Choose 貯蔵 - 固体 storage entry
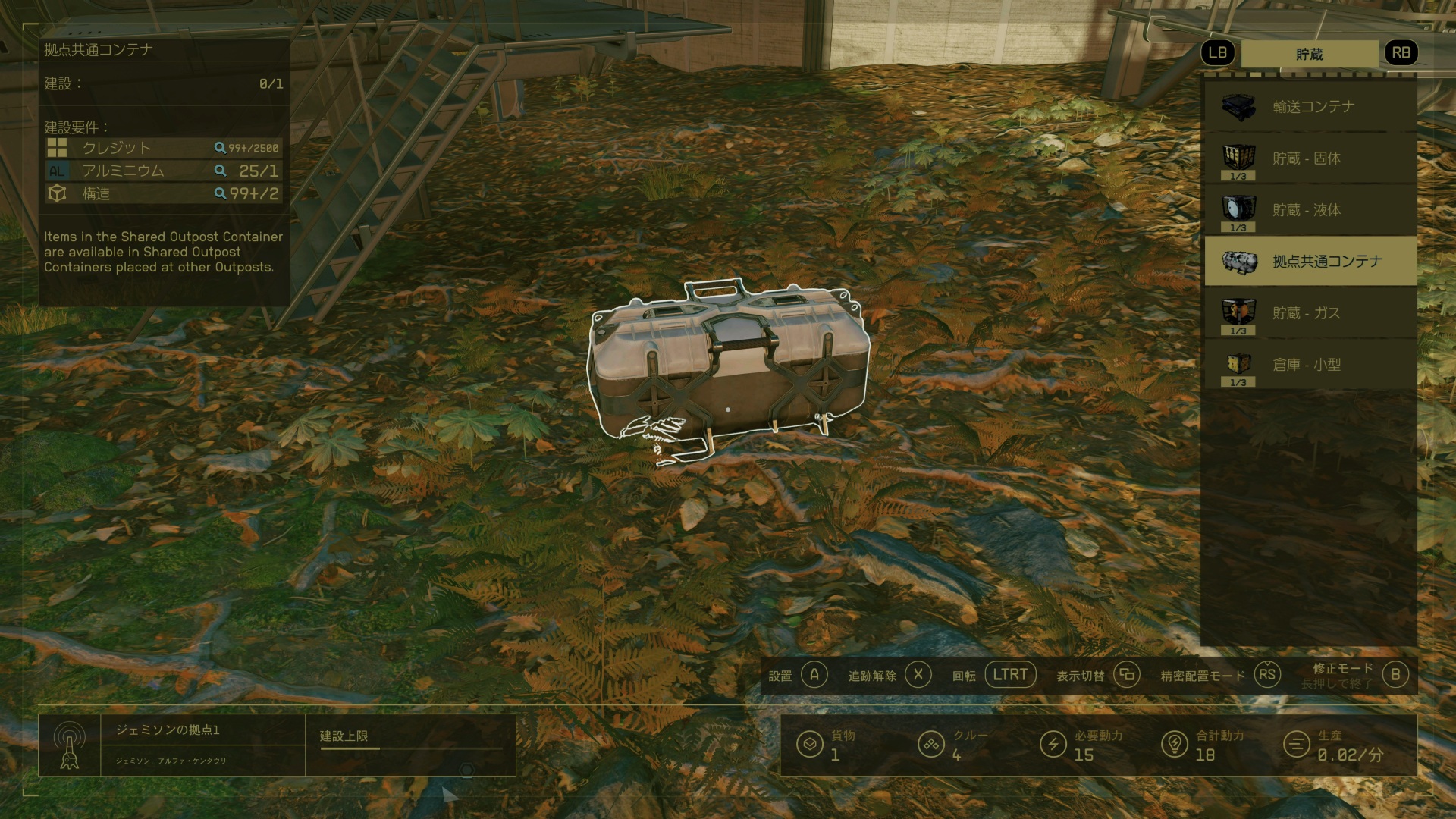 [x=1310, y=158]
